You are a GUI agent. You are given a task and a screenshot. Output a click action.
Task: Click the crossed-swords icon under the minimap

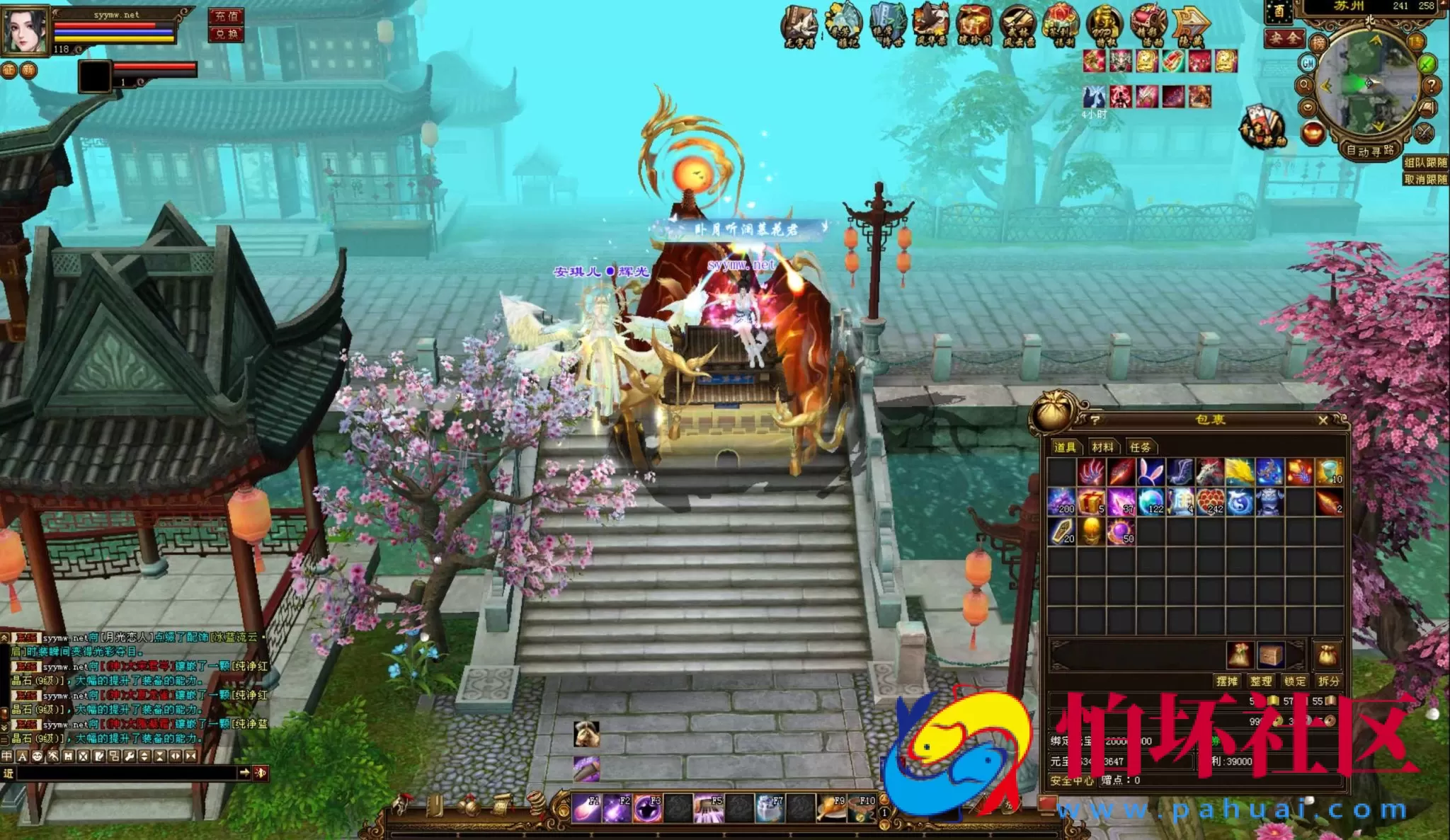(x=1423, y=133)
